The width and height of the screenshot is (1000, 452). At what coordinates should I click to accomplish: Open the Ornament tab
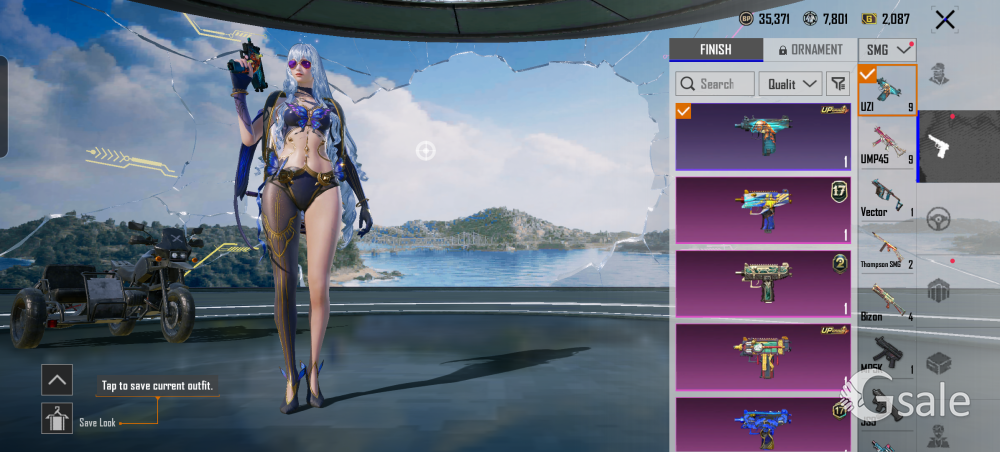coord(810,50)
